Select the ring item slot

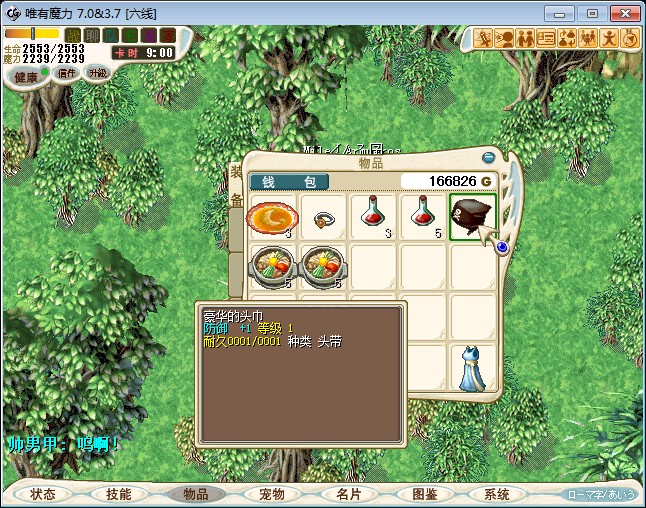323,217
